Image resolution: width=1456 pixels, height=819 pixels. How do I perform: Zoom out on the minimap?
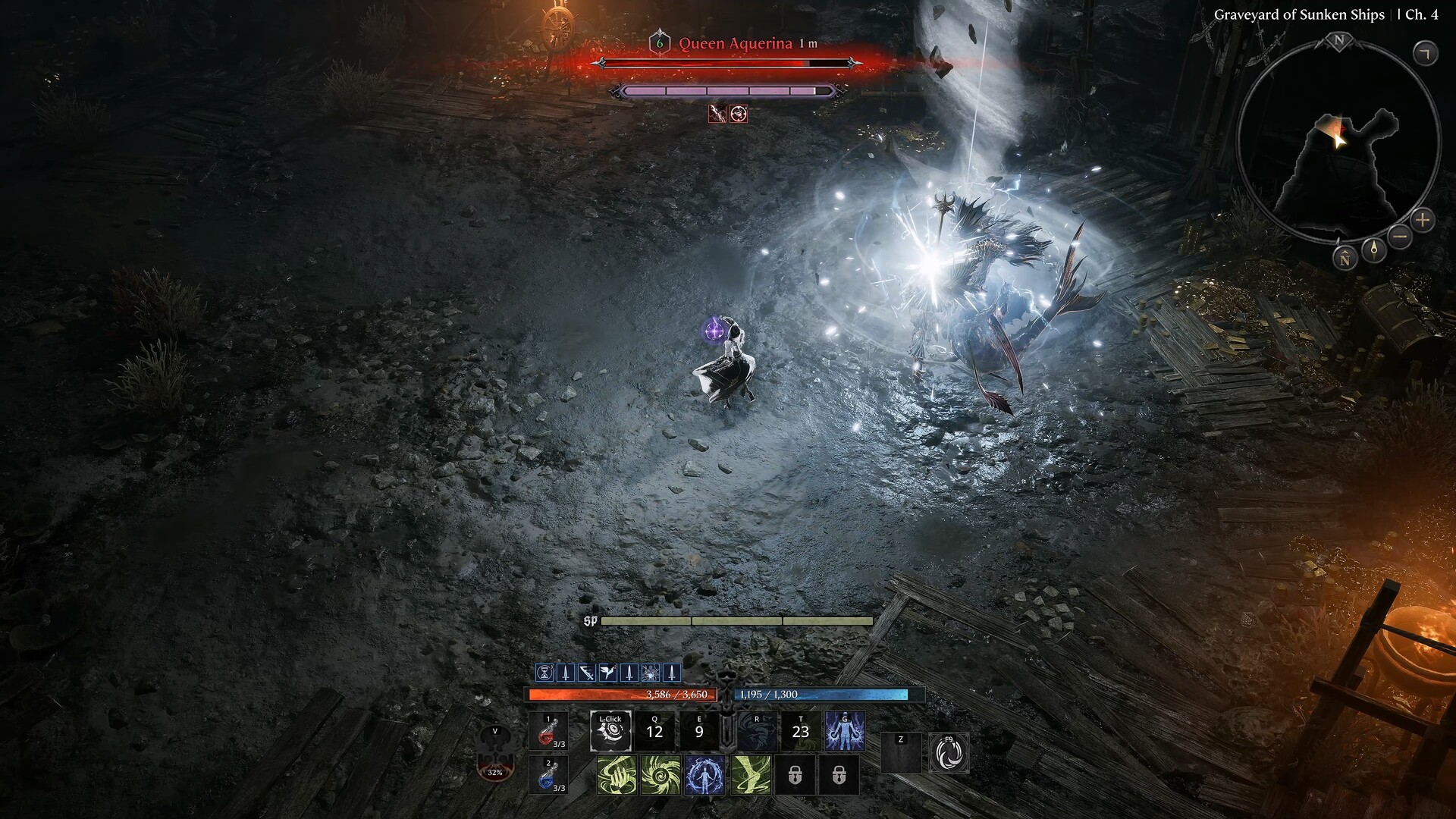coord(1399,237)
